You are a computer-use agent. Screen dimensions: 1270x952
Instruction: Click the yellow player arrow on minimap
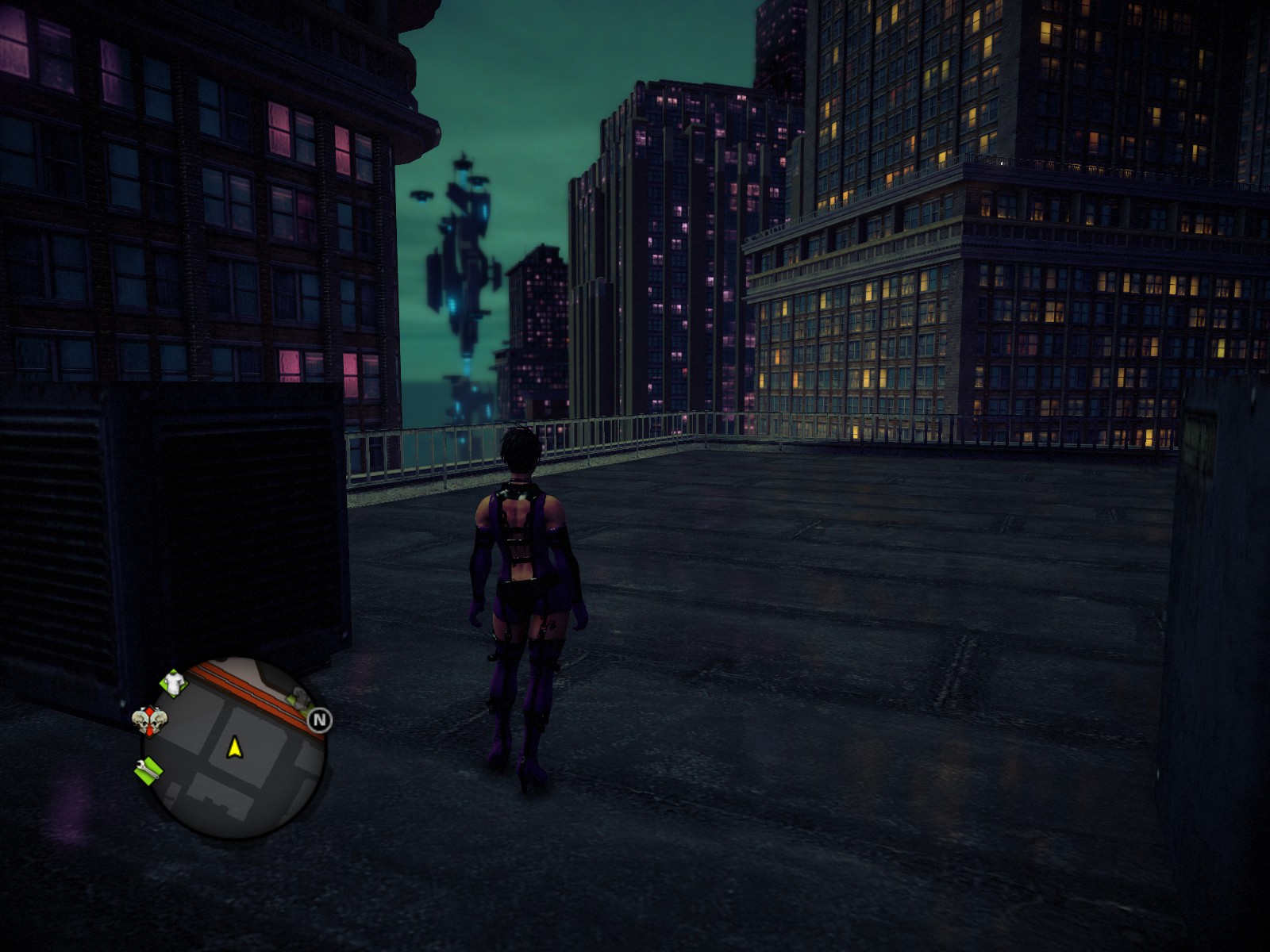(x=234, y=747)
